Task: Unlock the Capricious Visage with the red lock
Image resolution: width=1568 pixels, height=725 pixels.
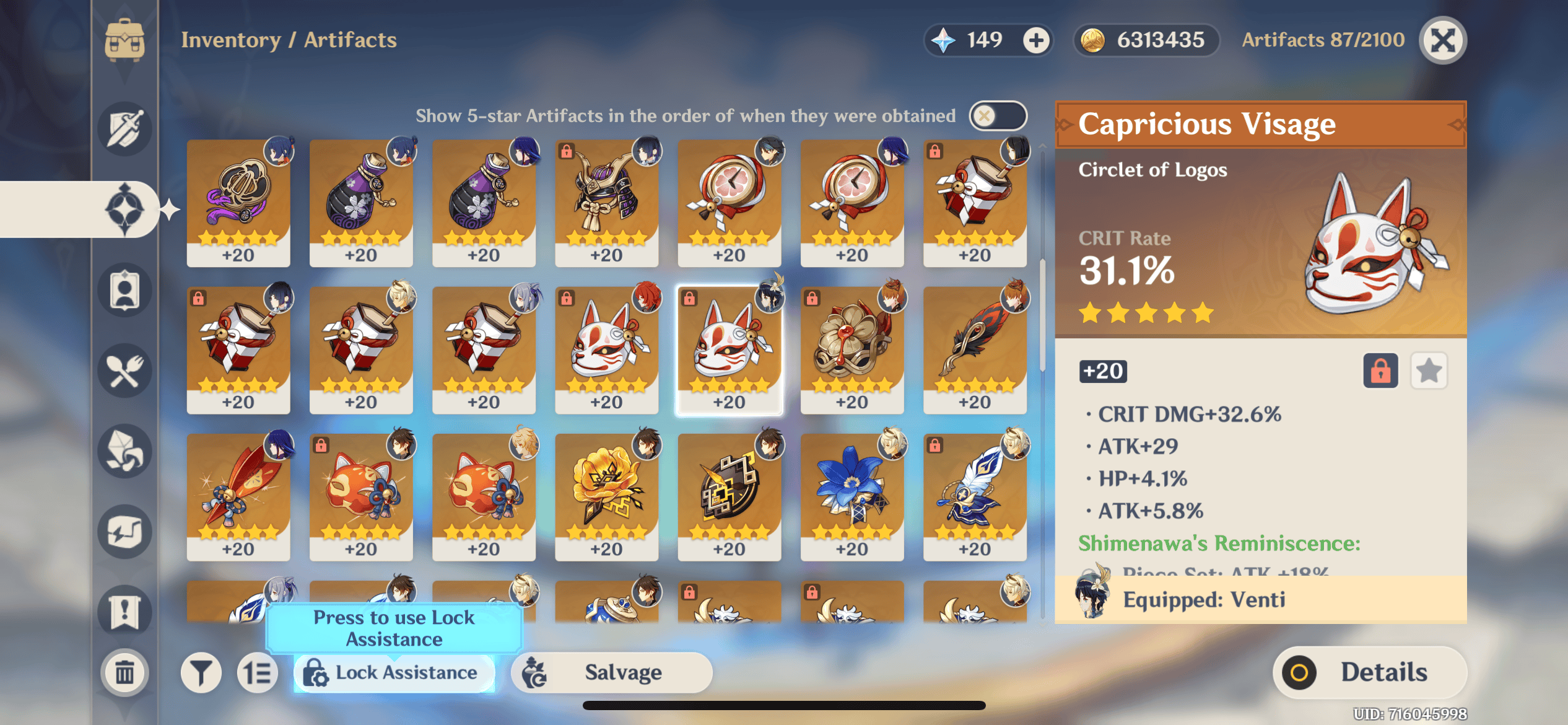Action: pos(1380,371)
